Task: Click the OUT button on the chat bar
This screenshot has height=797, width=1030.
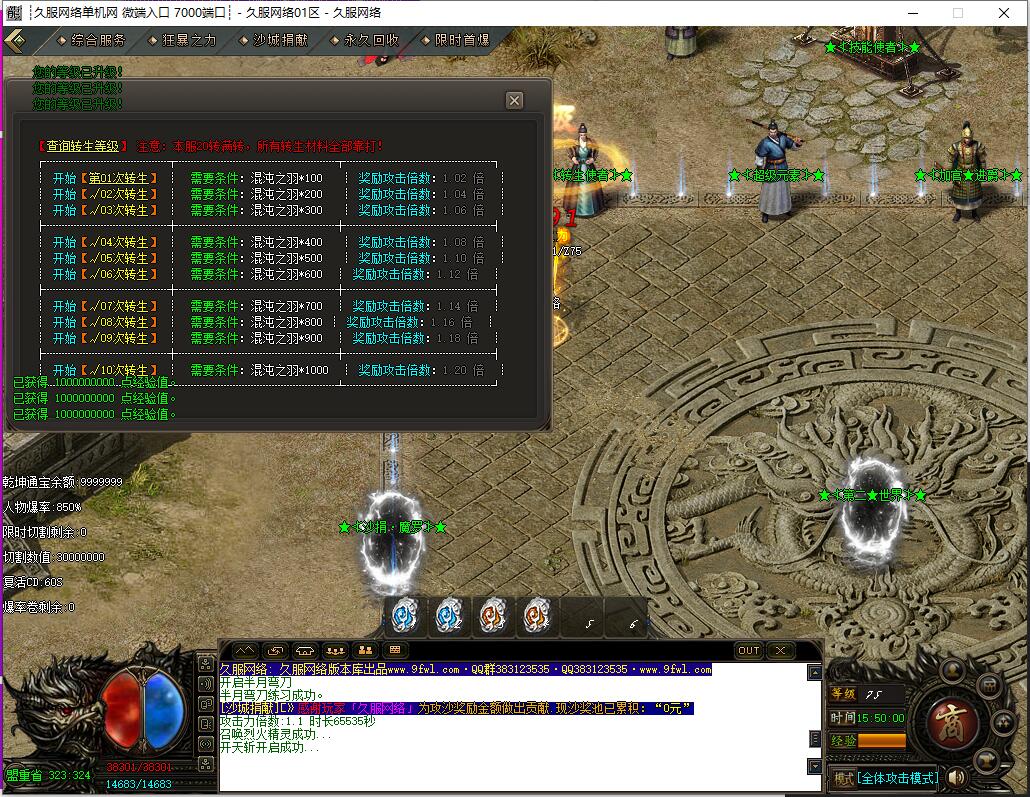Action: coord(749,650)
